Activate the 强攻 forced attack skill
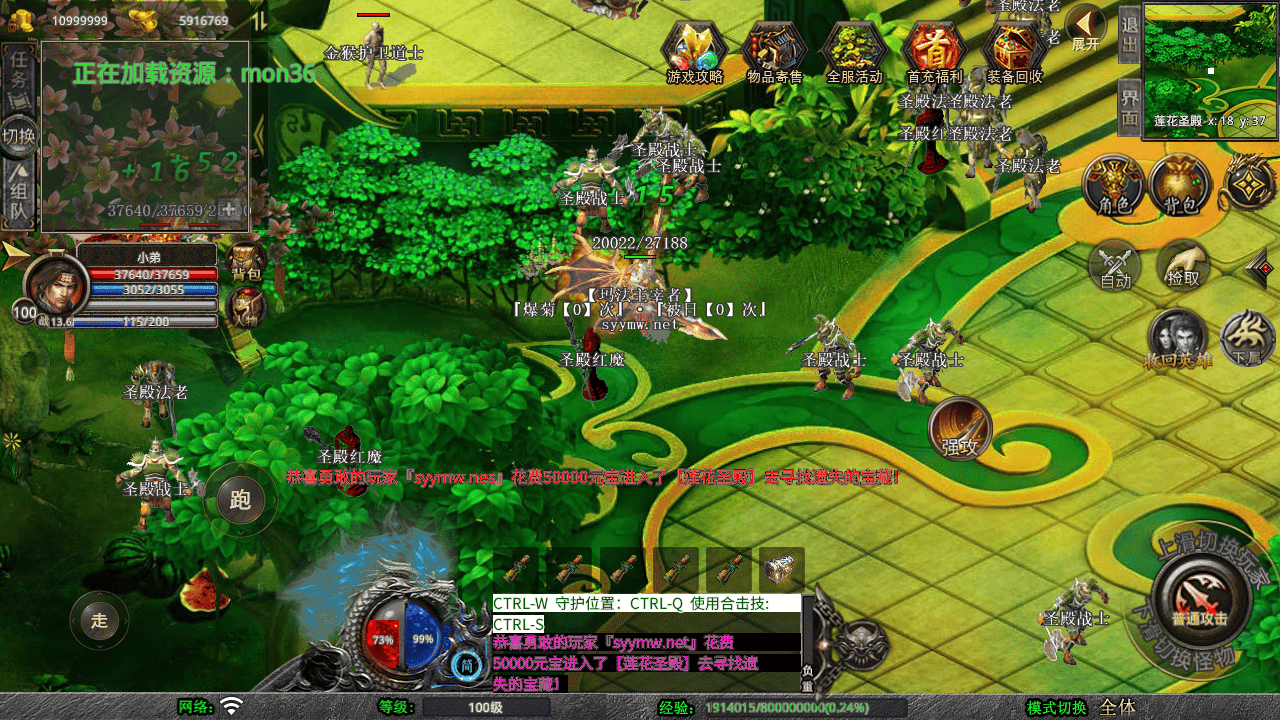1280x720 pixels. 960,430
